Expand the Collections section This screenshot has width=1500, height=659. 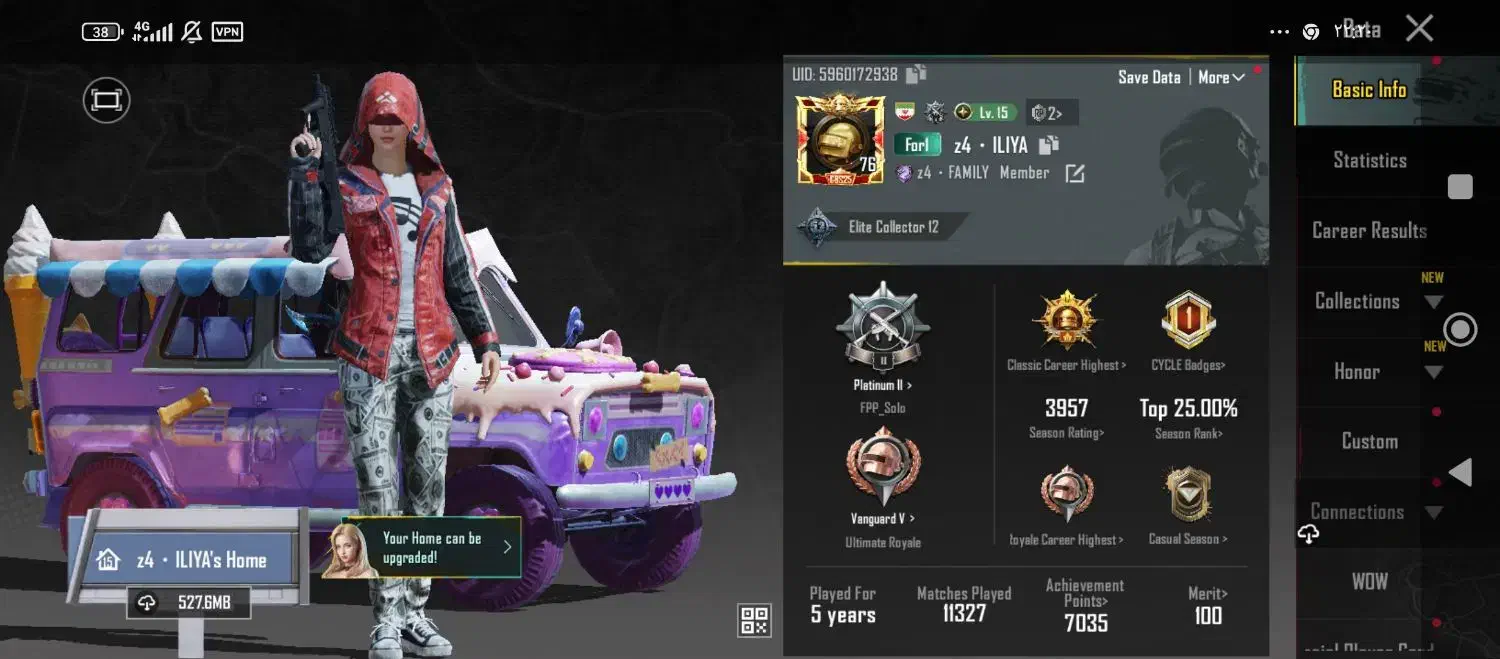click(1357, 301)
